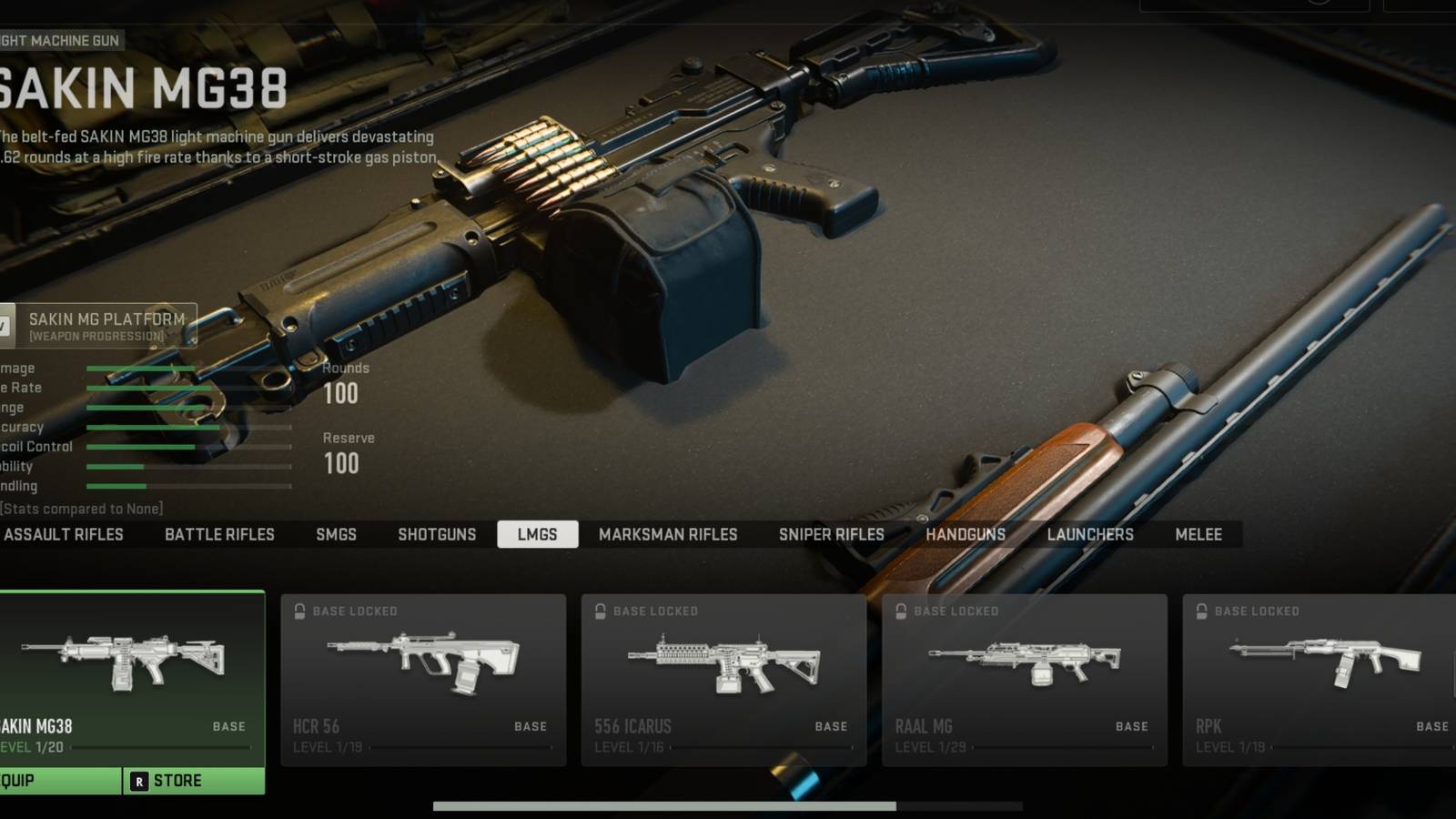Click the lock icon on RAAL MG card
This screenshot has width=1456, height=819.
coord(900,611)
